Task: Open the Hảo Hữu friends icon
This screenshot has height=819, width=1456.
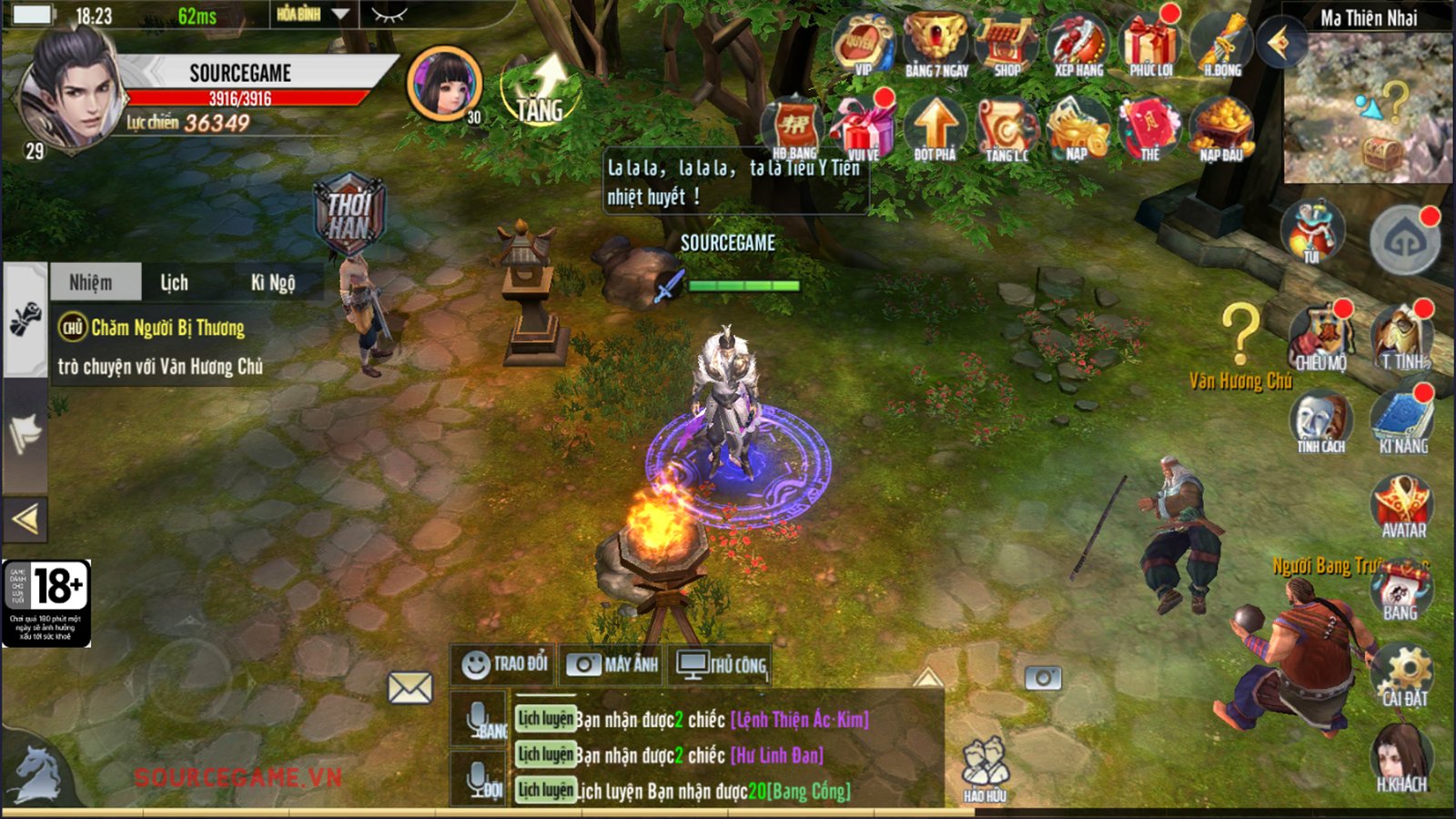Action: (985, 770)
